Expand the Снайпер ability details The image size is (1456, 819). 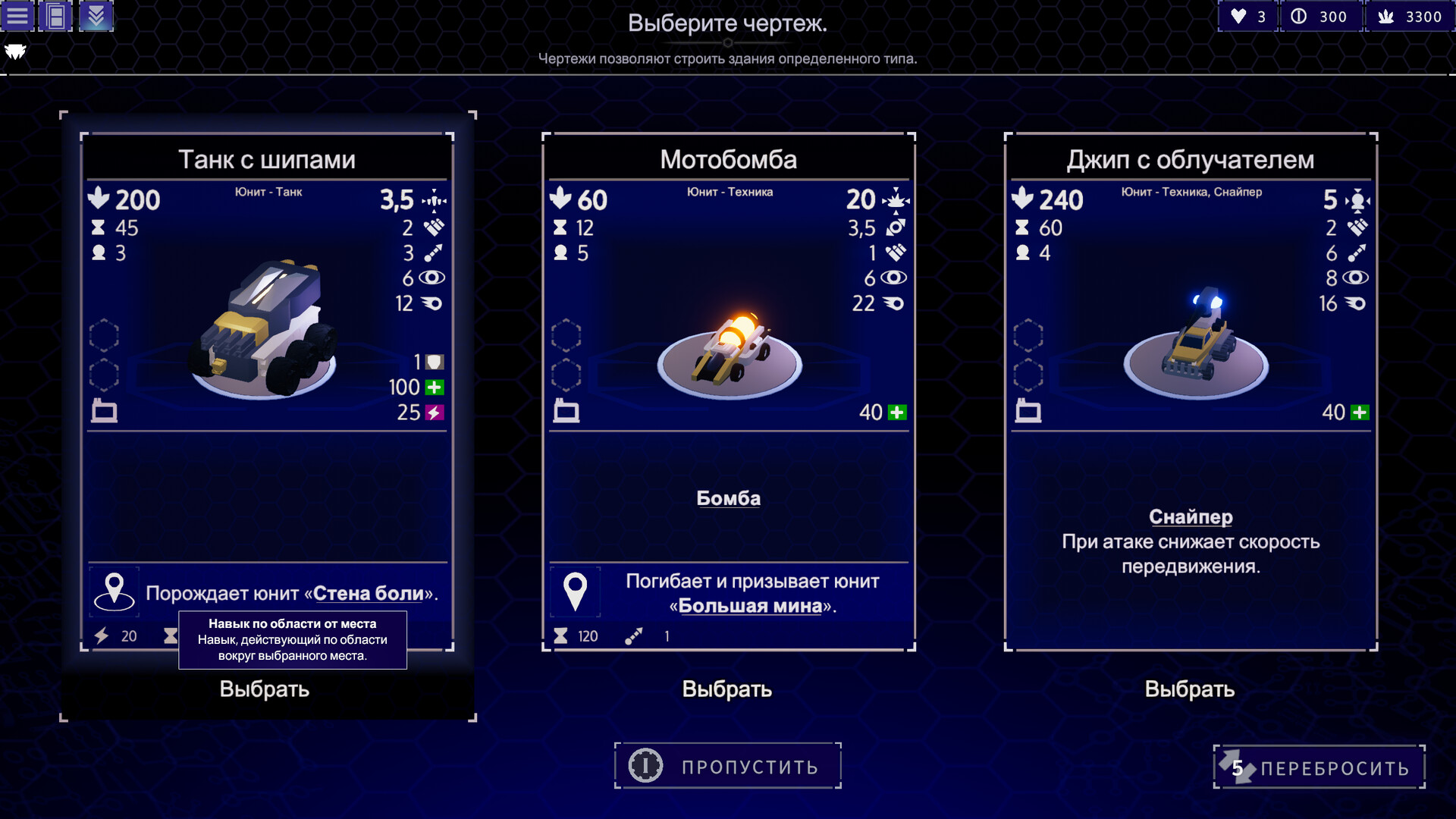[x=1189, y=516]
